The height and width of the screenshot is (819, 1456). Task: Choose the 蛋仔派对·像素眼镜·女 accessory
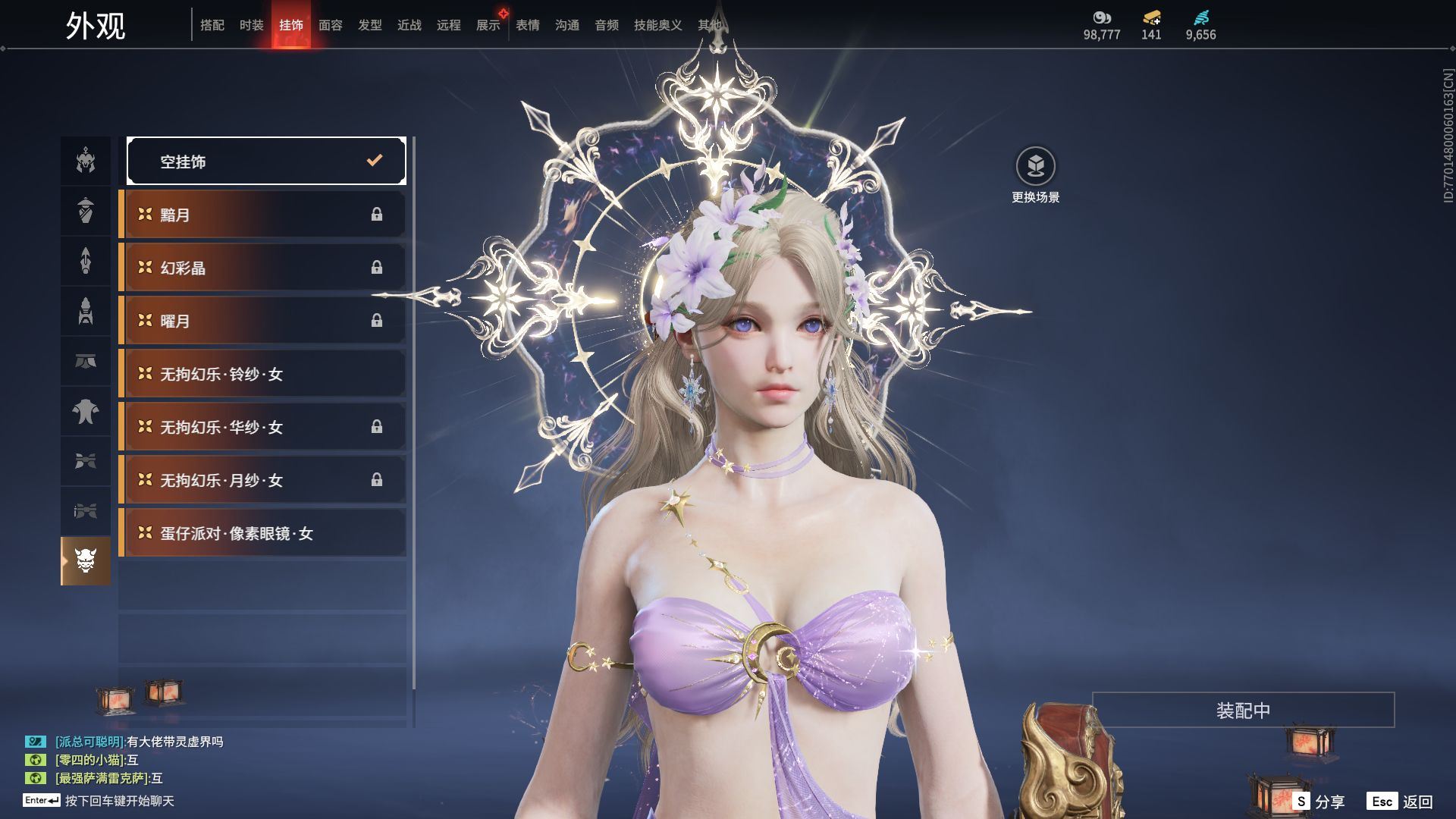click(x=263, y=533)
